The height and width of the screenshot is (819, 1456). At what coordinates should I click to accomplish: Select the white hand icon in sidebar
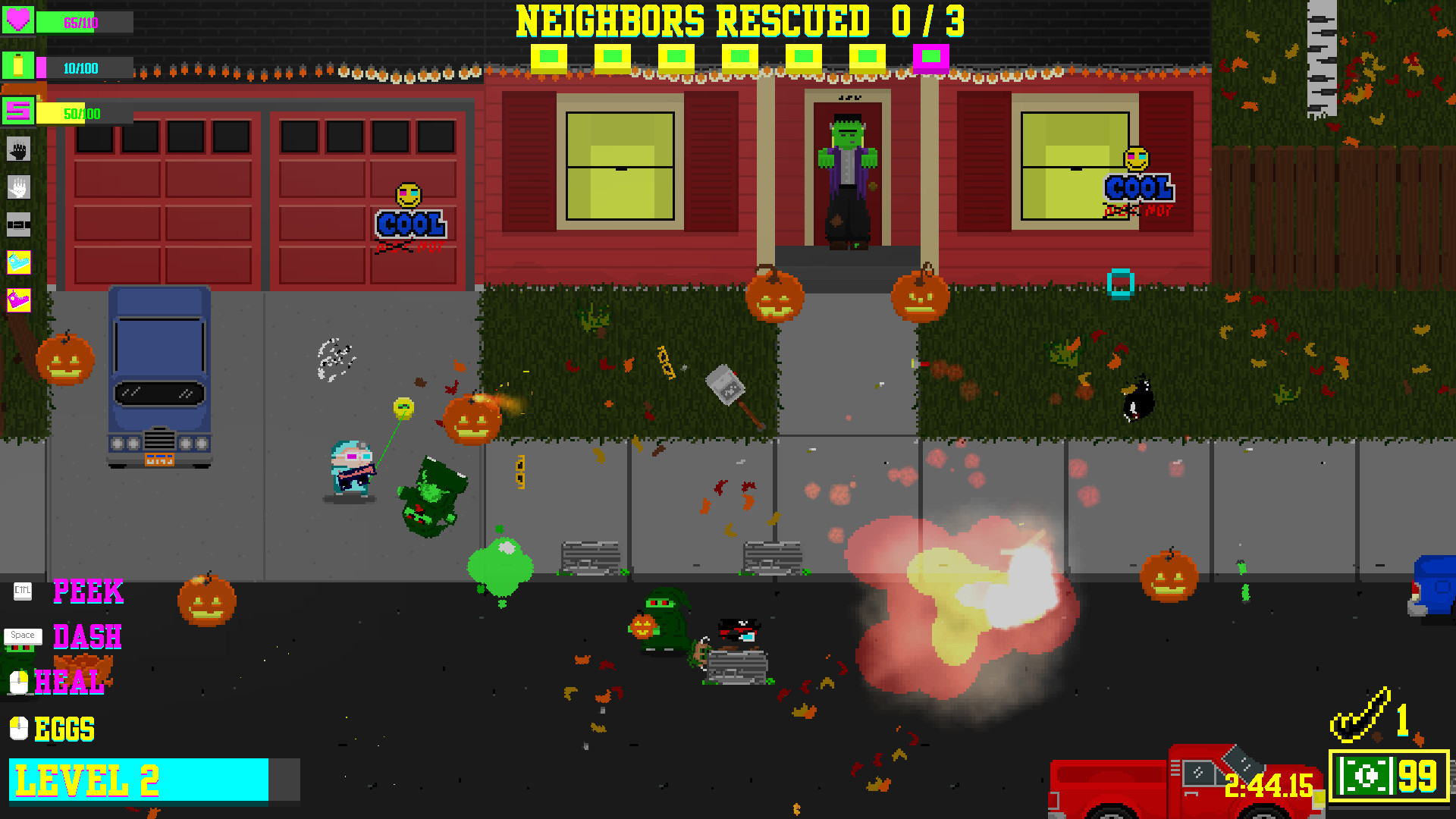18,188
